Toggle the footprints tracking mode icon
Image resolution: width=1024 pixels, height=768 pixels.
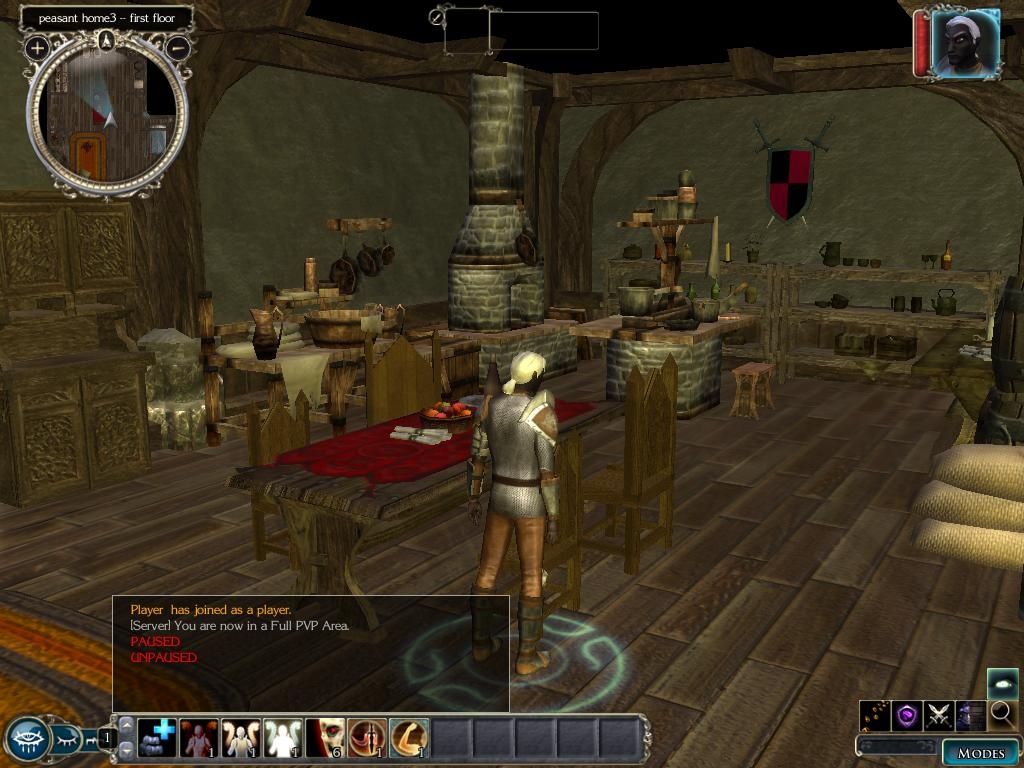875,715
